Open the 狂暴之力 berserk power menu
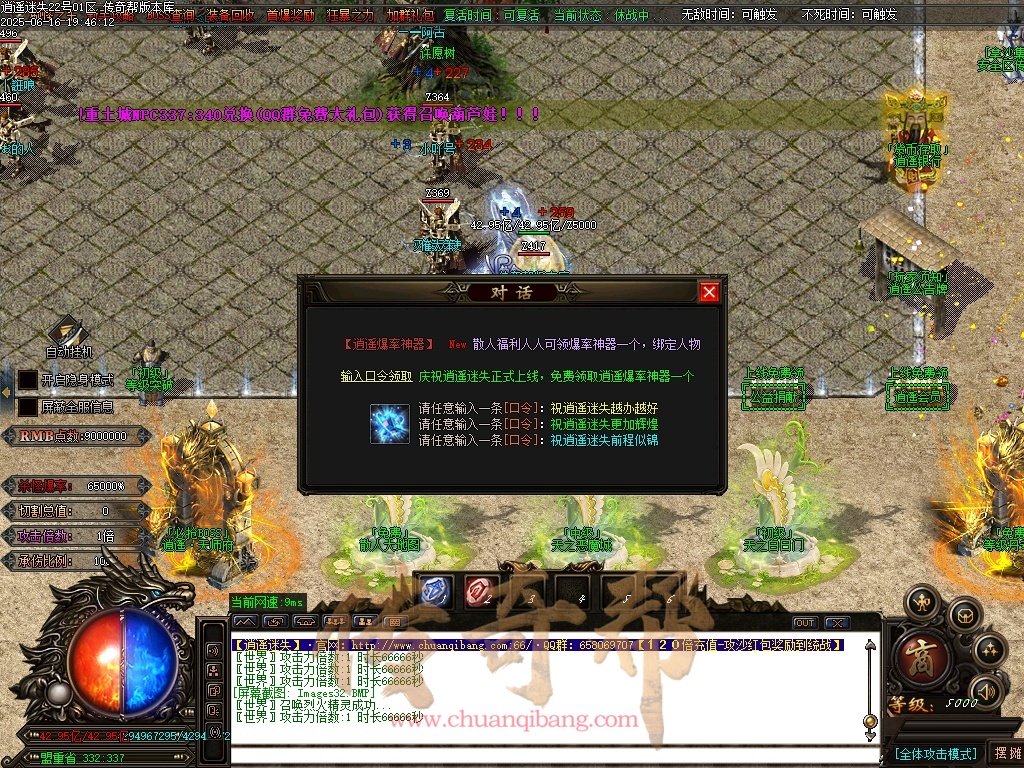This screenshot has height=768, width=1024. pyautogui.click(x=350, y=16)
